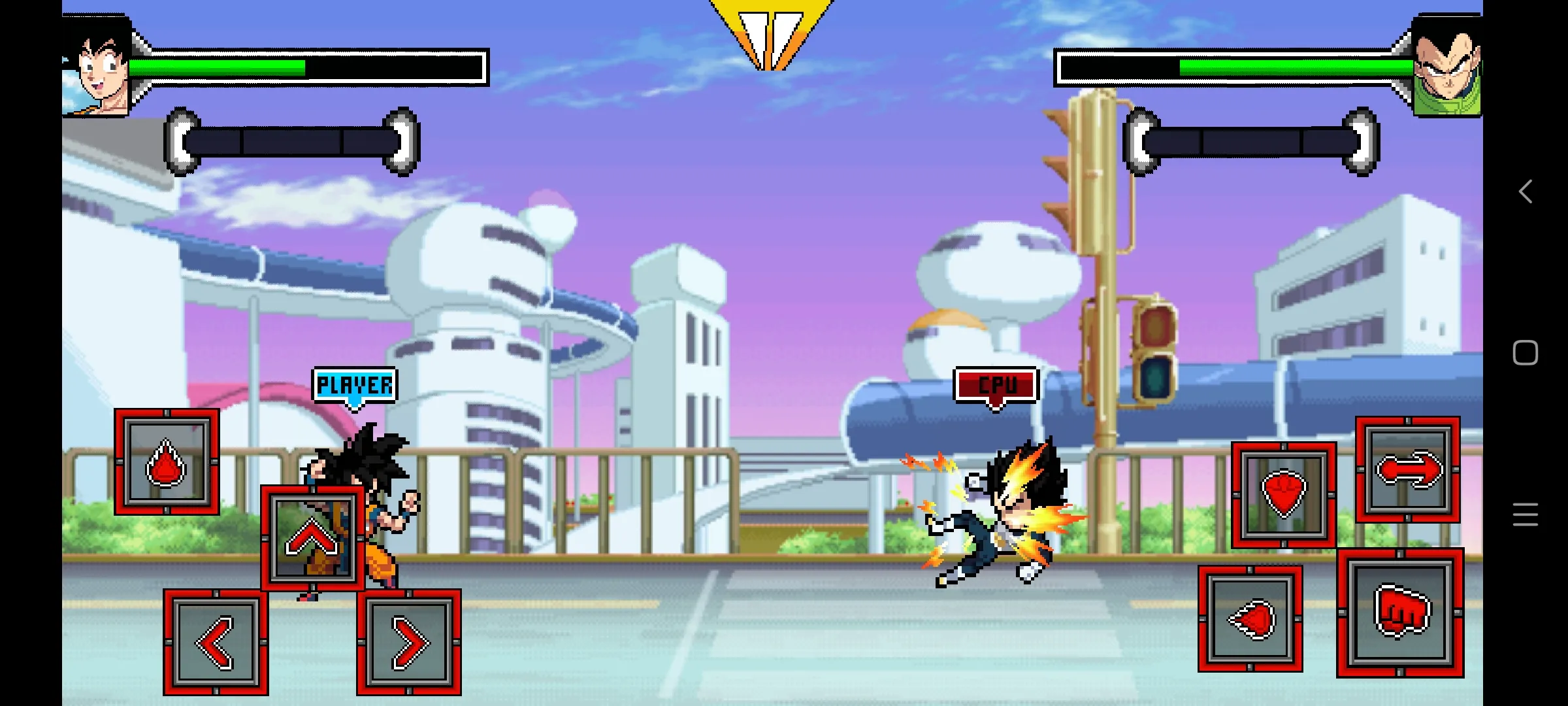
Task: Activate the ki charge flame button
Action: tap(167, 462)
